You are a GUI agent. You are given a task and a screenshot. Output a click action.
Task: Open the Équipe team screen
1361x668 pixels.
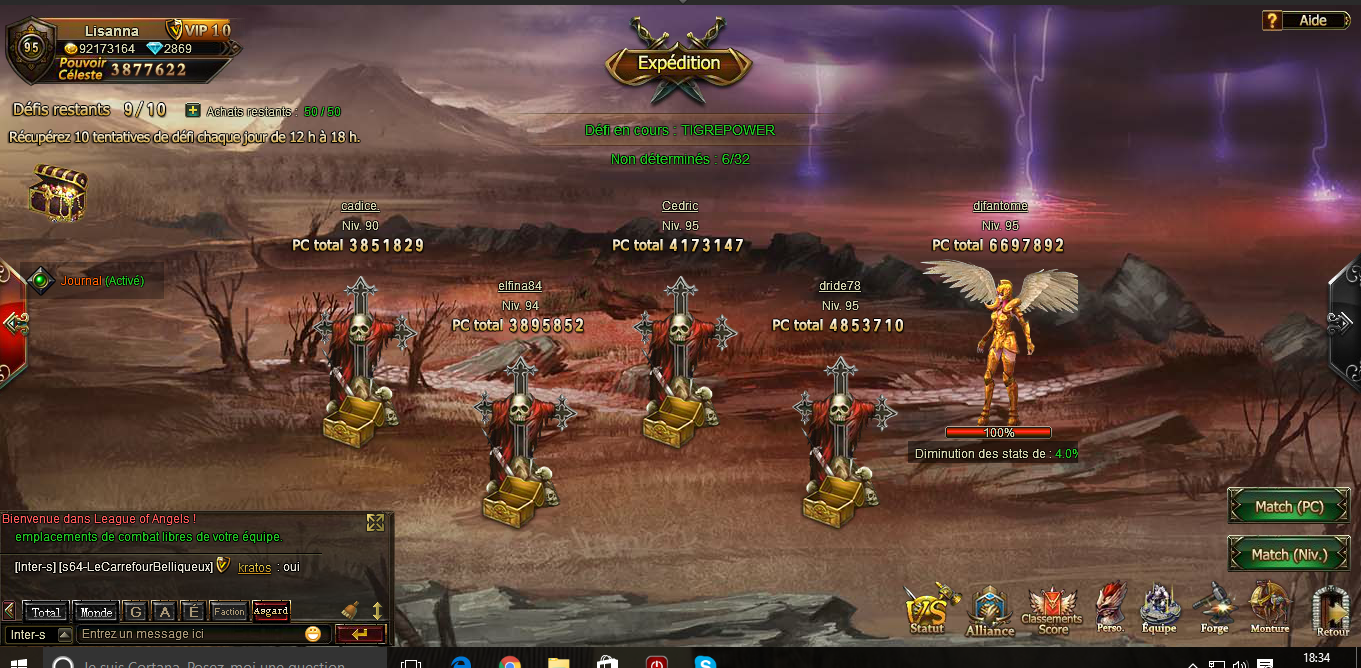pos(1159,608)
